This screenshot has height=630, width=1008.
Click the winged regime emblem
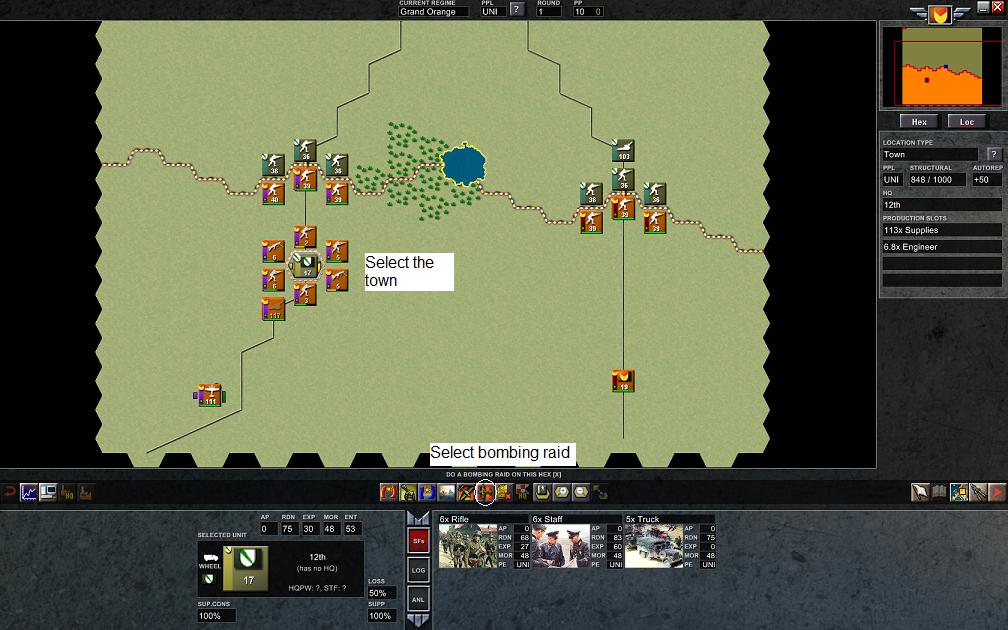click(x=938, y=14)
